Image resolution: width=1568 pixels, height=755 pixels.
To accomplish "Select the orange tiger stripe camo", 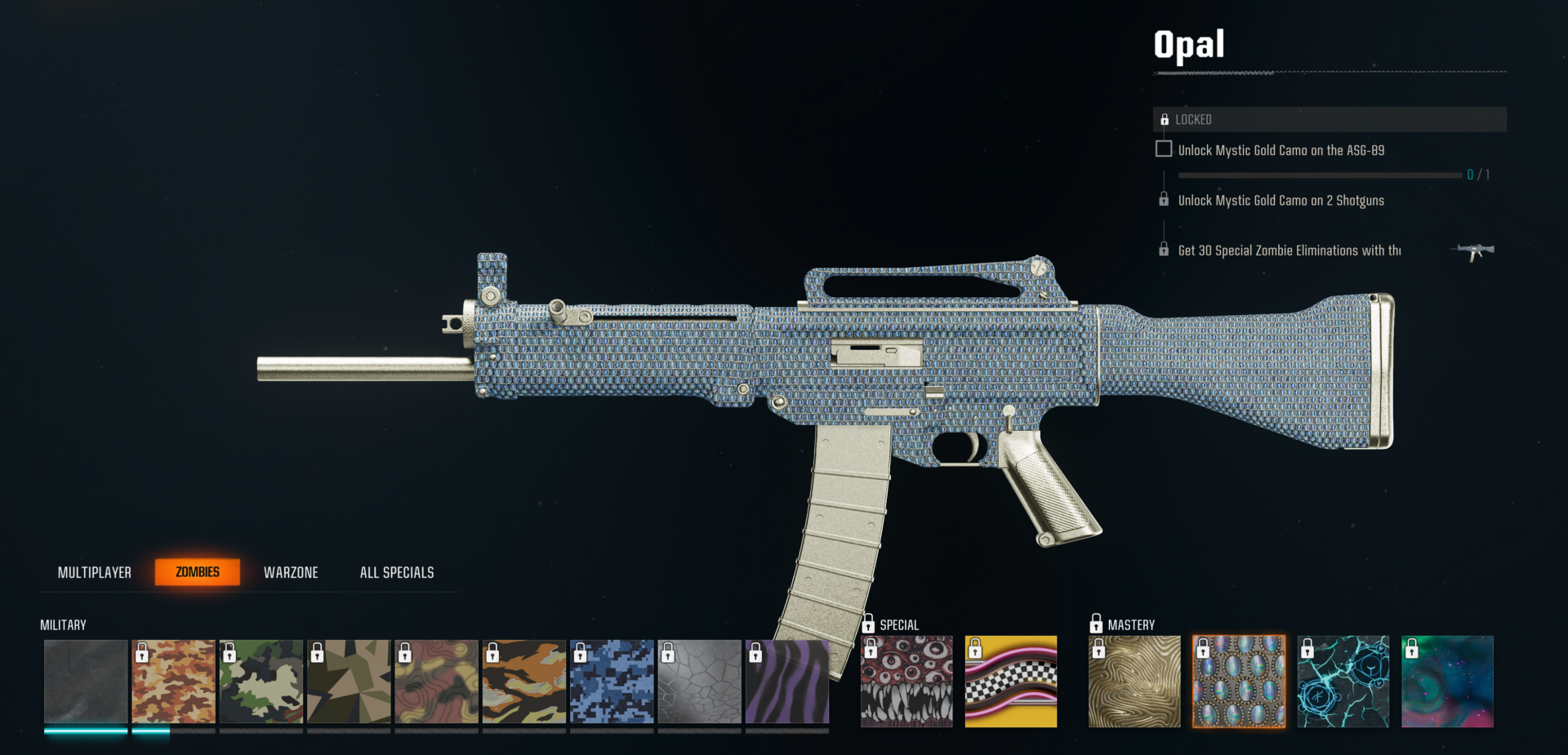I will click(524, 682).
